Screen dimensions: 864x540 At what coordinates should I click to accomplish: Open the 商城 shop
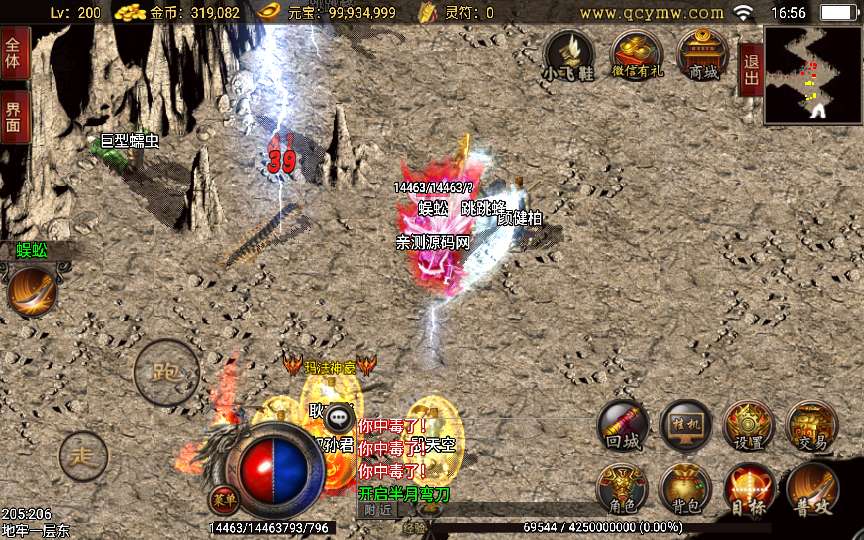coord(701,54)
